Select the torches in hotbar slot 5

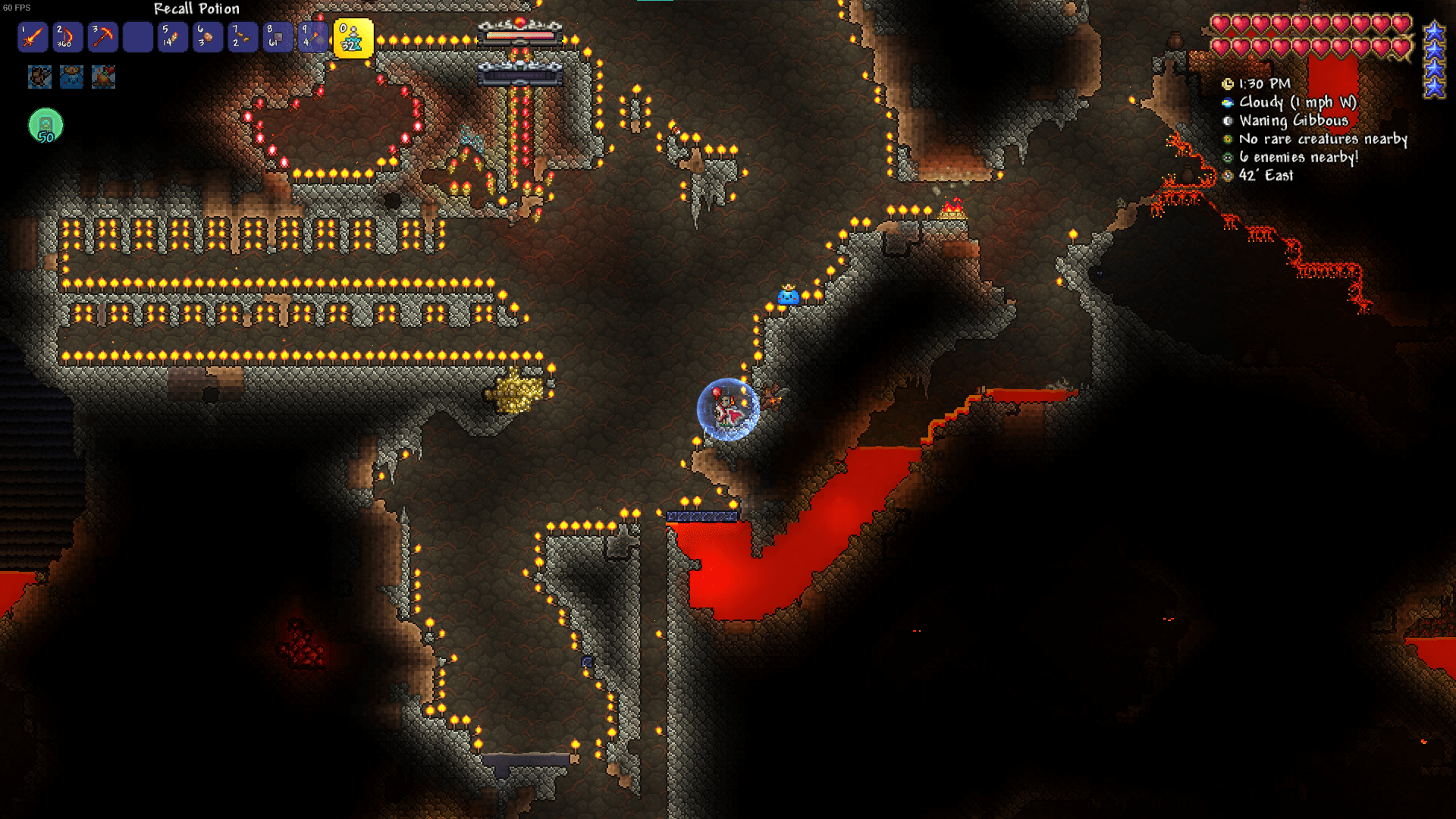[171, 37]
